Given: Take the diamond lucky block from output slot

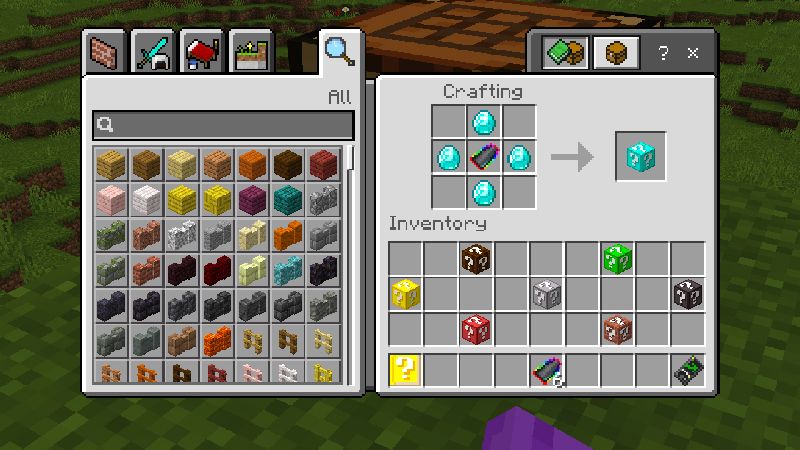Looking at the screenshot, I should pos(639,157).
